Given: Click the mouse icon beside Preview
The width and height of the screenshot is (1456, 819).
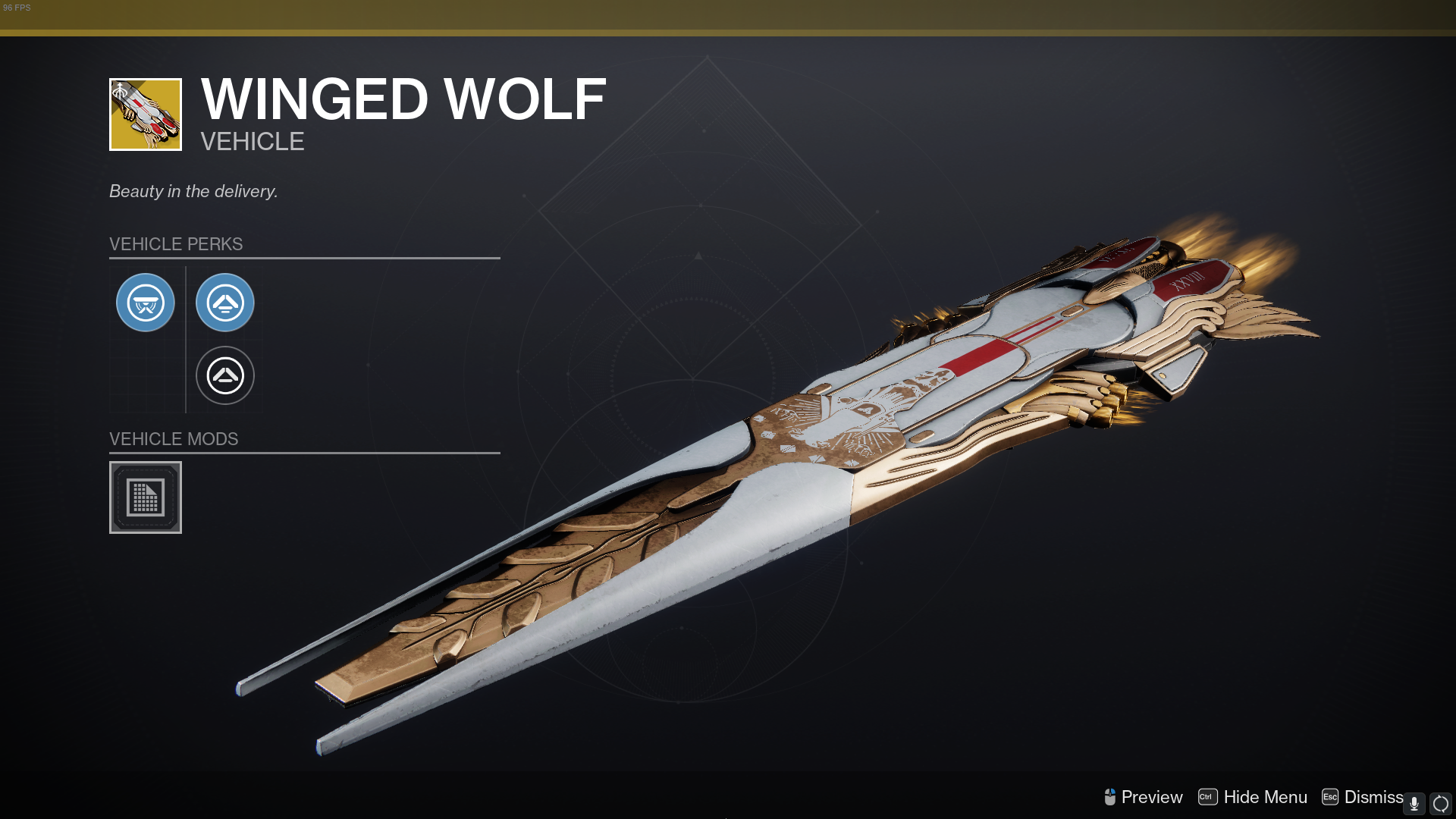Looking at the screenshot, I should [x=1112, y=797].
